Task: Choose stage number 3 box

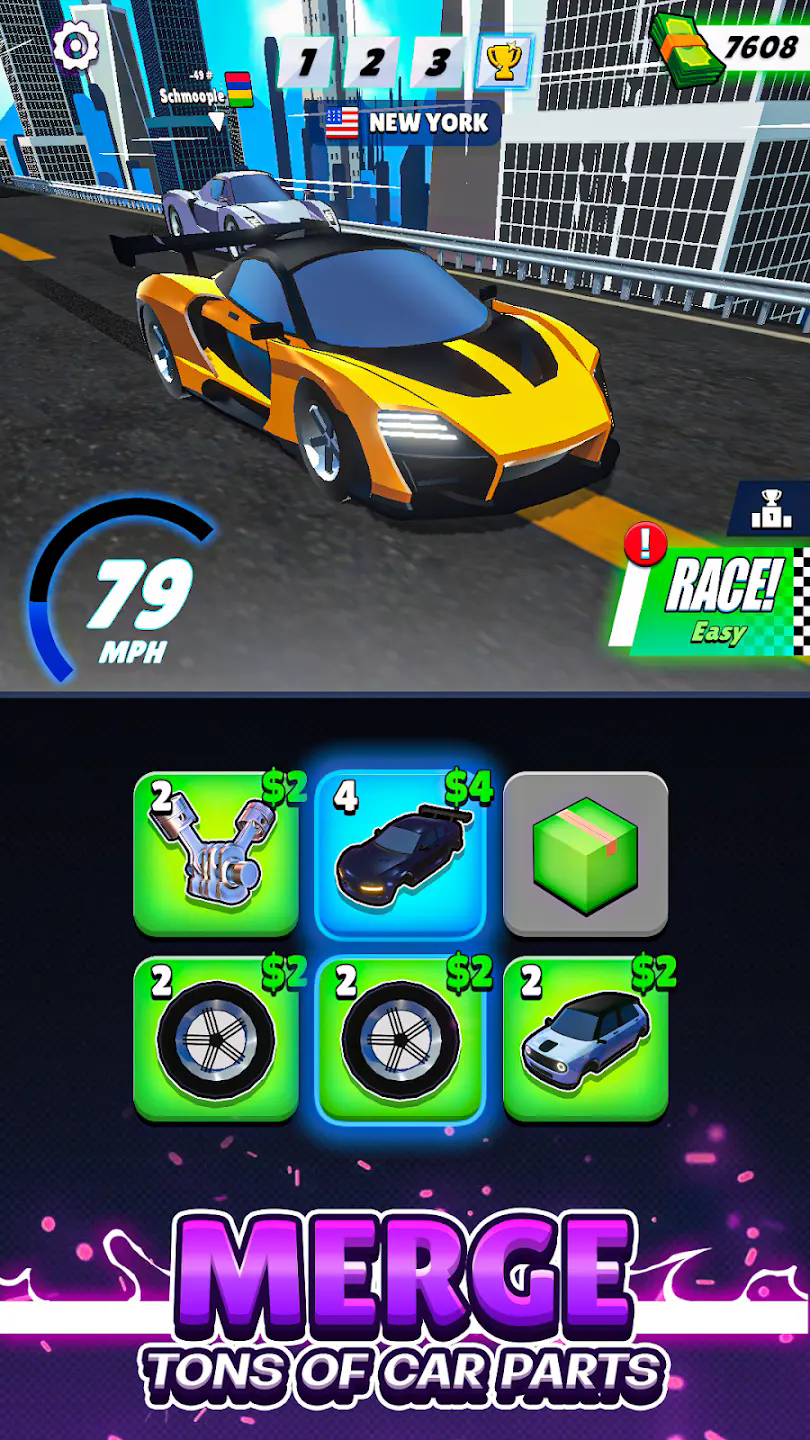Action: pos(437,62)
